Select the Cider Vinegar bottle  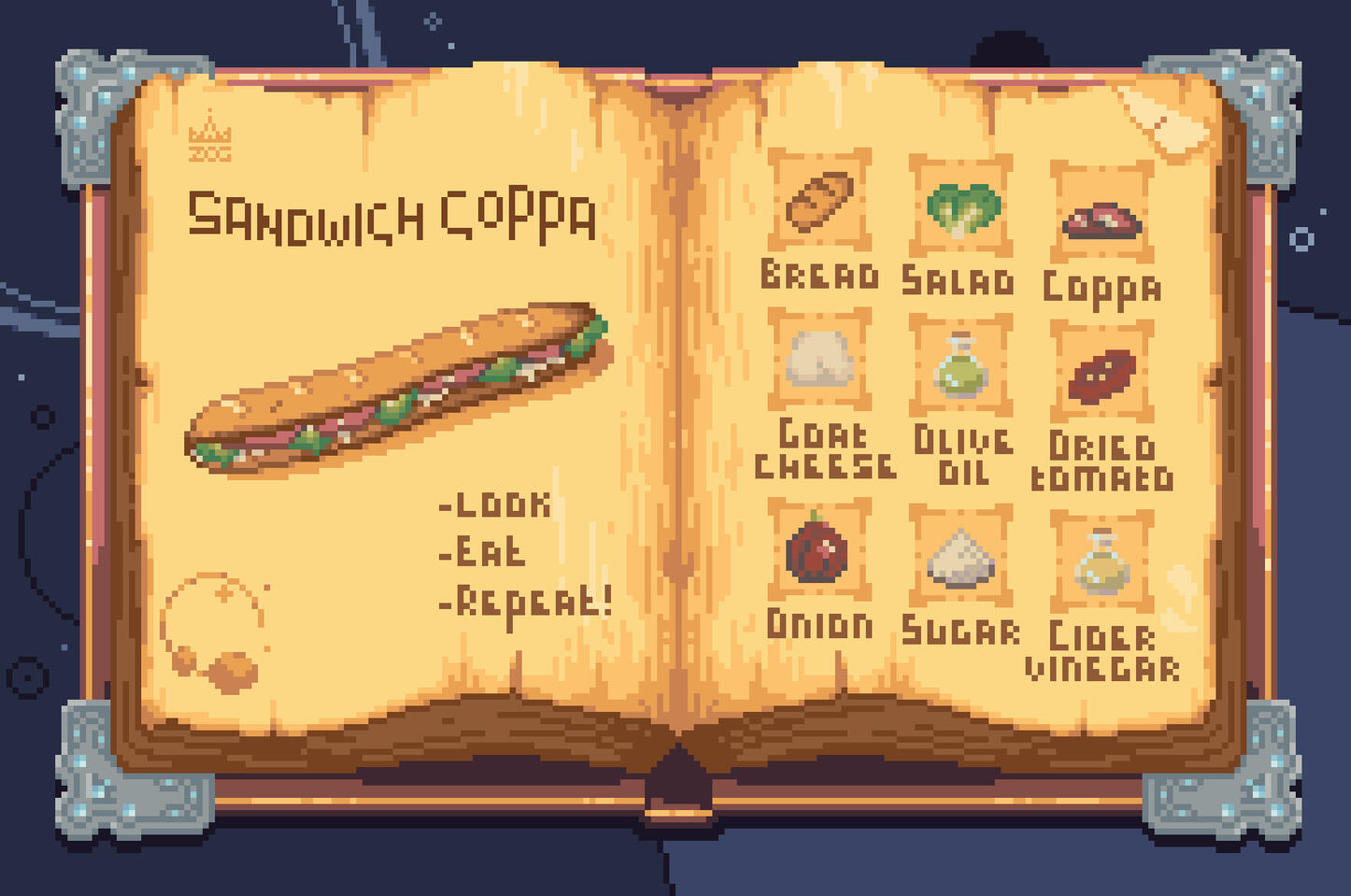coord(1102,562)
